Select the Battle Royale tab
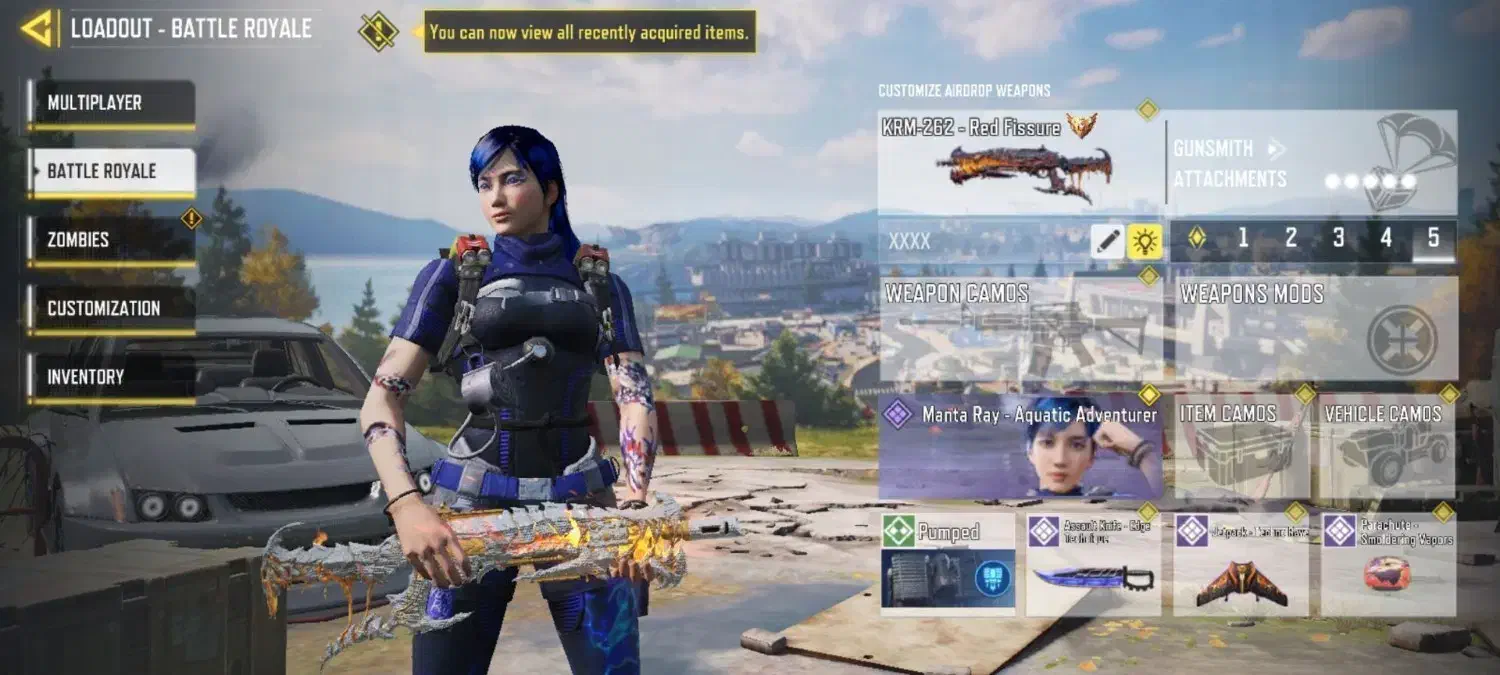 (111, 172)
